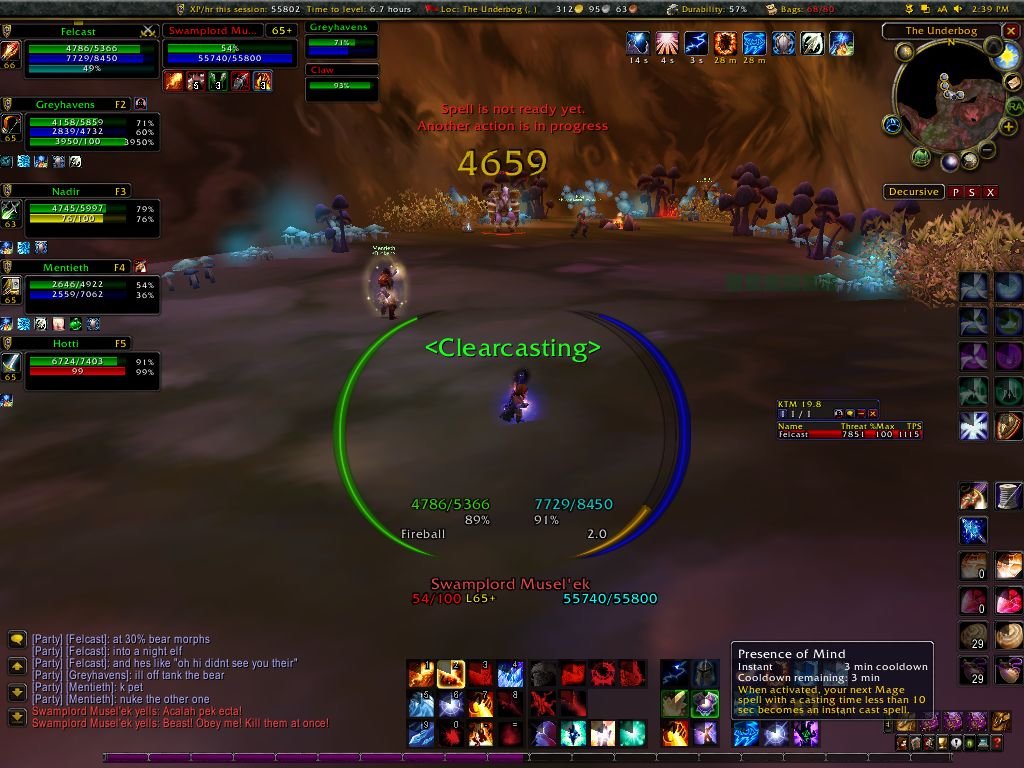Toggle the minimap sun tracking button

tap(1007, 58)
